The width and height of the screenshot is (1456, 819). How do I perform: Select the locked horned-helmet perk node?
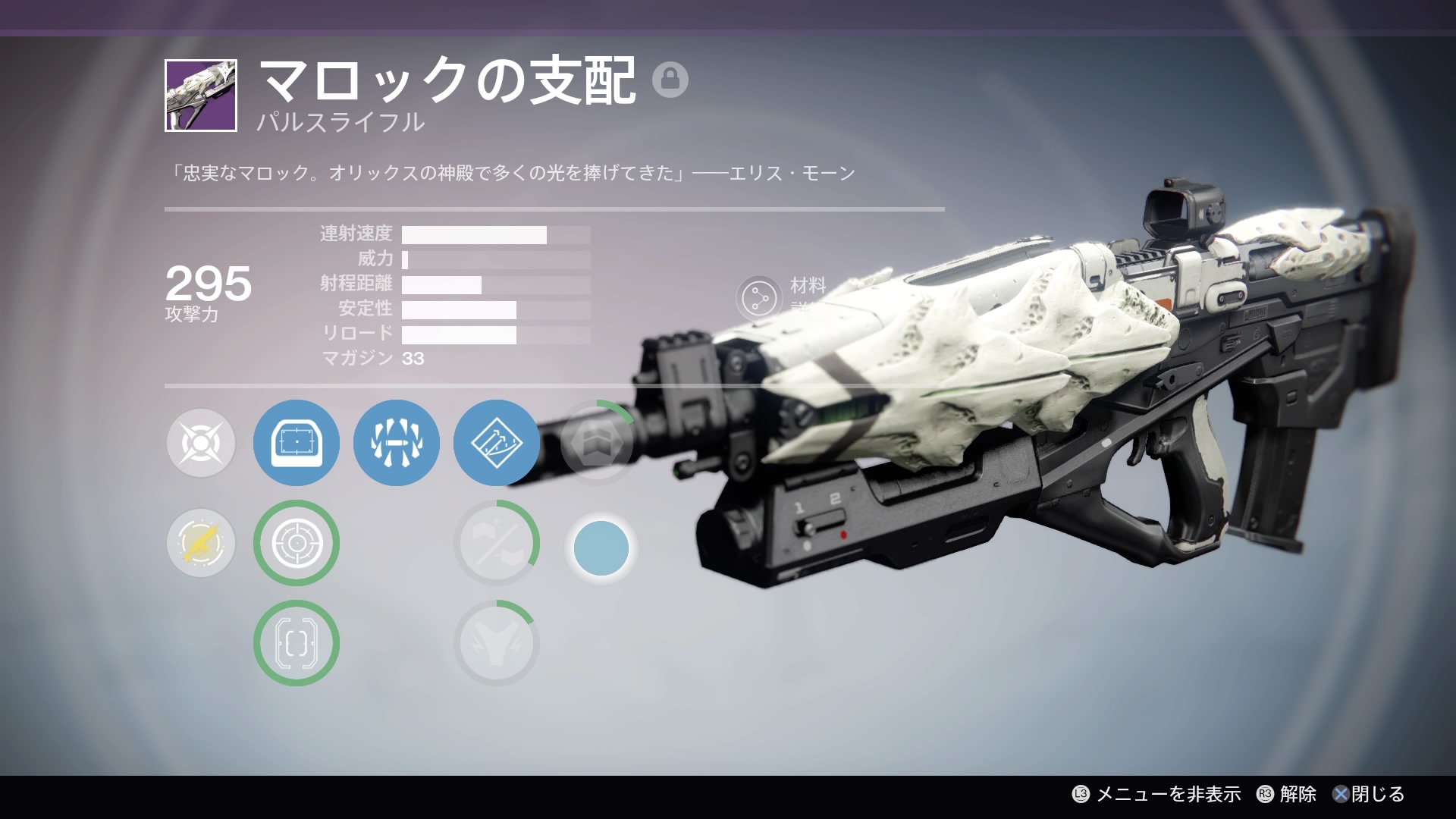(496, 643)
